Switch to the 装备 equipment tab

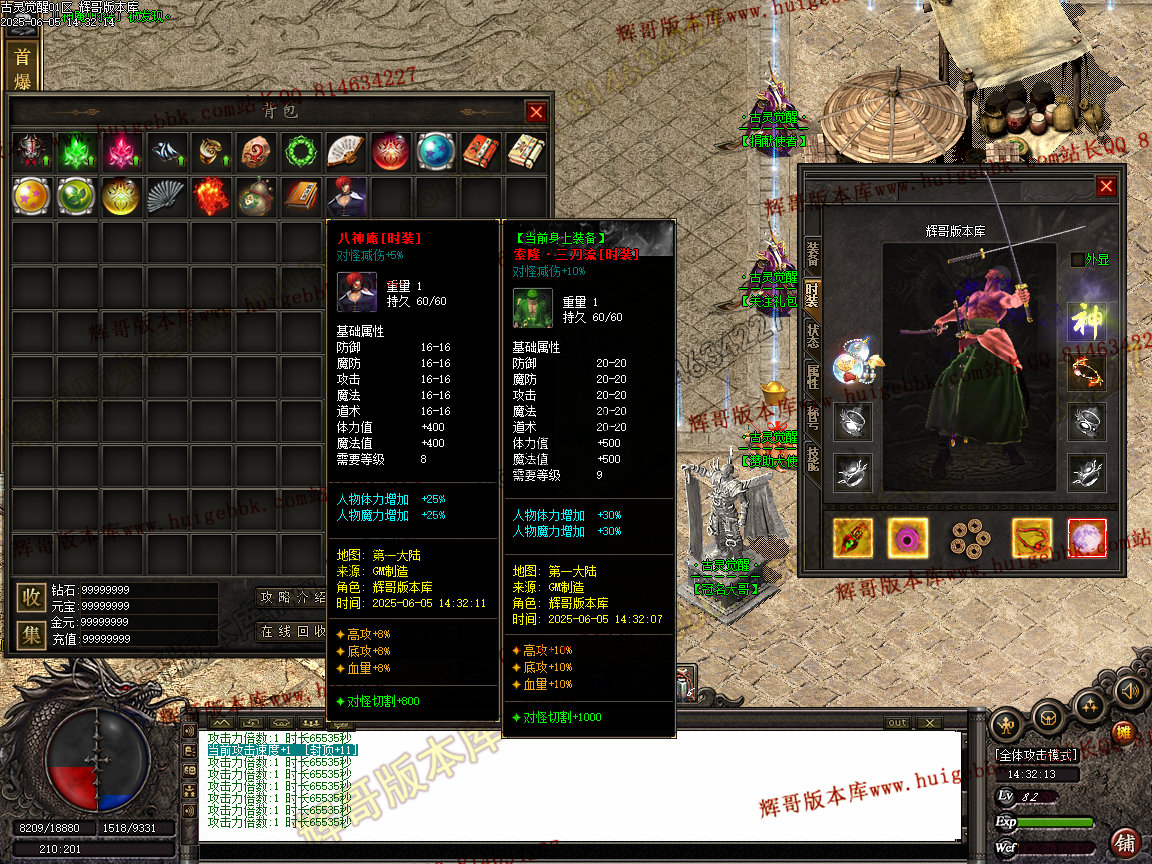click(x=812, y=253)
